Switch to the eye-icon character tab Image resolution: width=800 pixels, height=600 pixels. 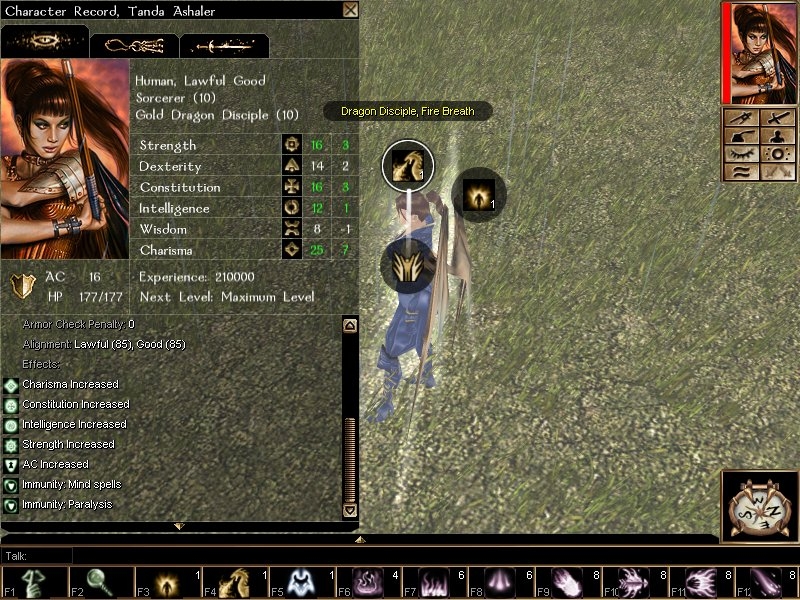[44, 43]
